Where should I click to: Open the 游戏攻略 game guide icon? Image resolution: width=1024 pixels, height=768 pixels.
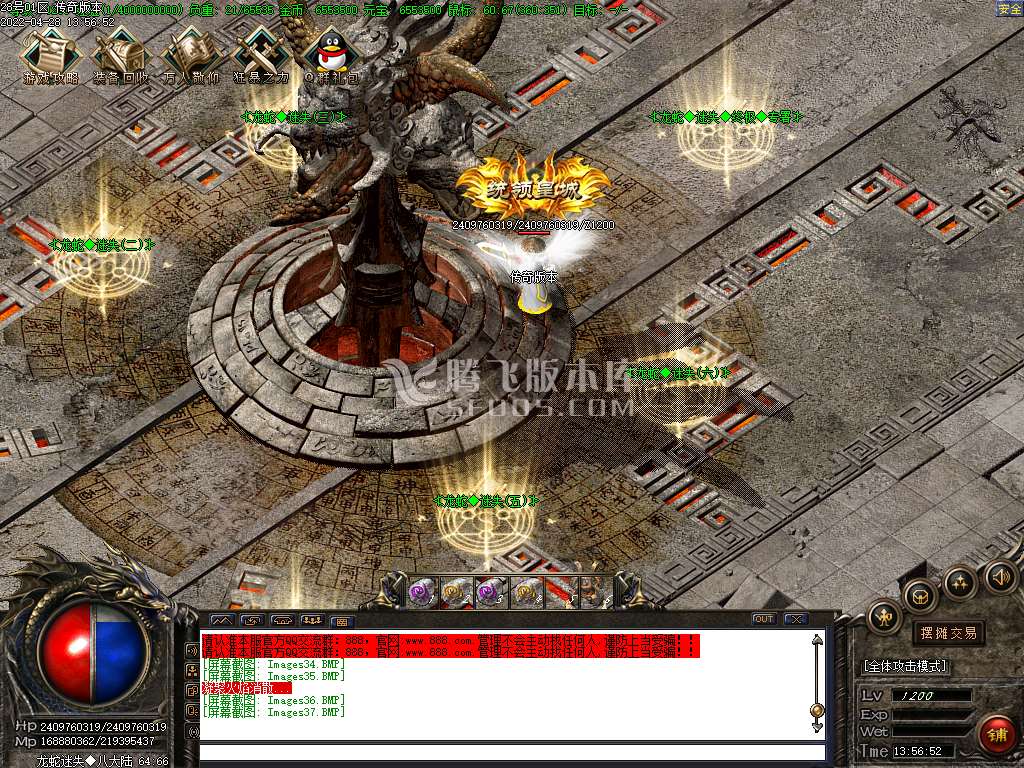[49, 54]
